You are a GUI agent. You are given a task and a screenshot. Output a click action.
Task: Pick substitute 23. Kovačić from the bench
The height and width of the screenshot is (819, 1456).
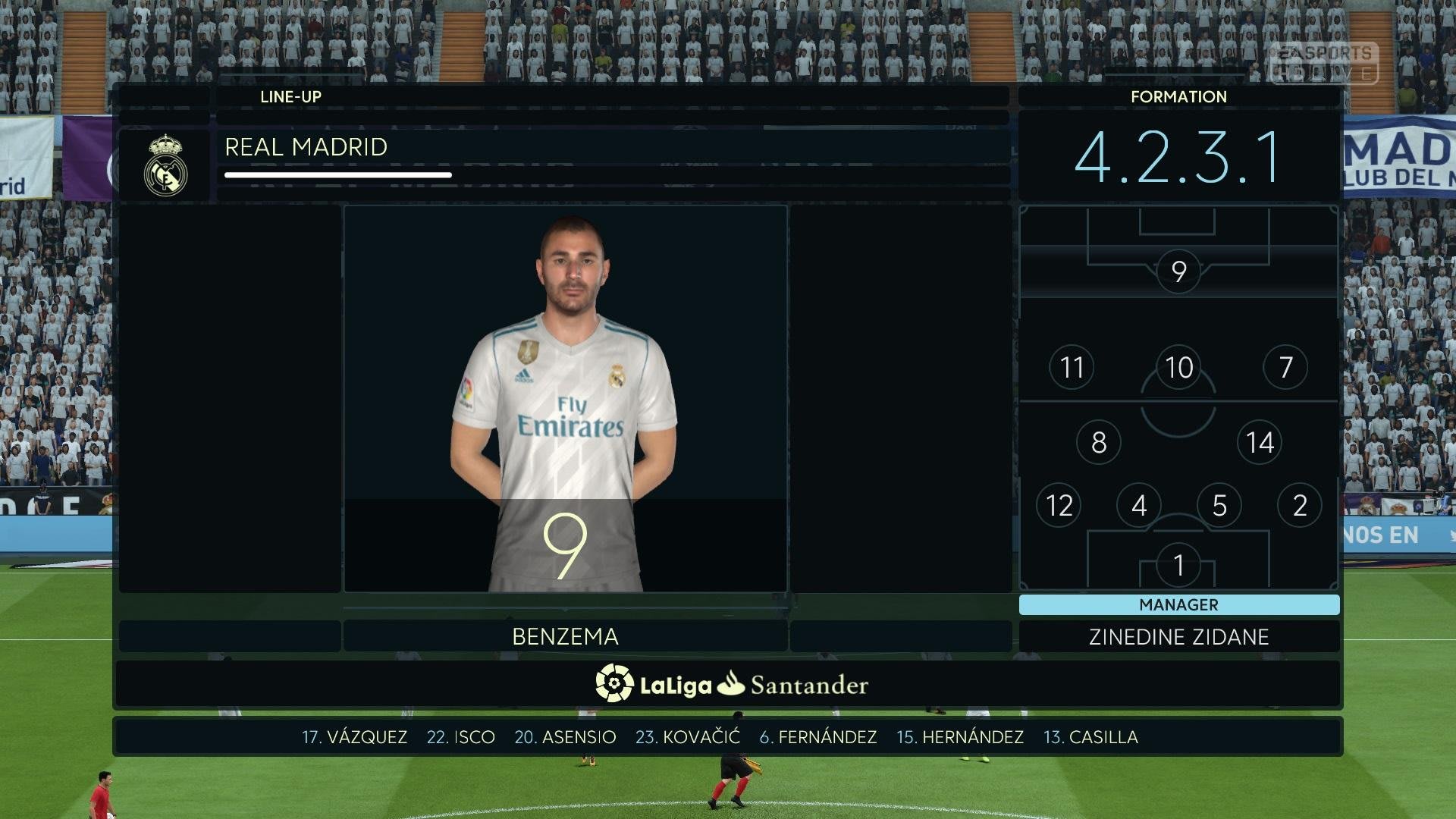[x=687, y=737]
